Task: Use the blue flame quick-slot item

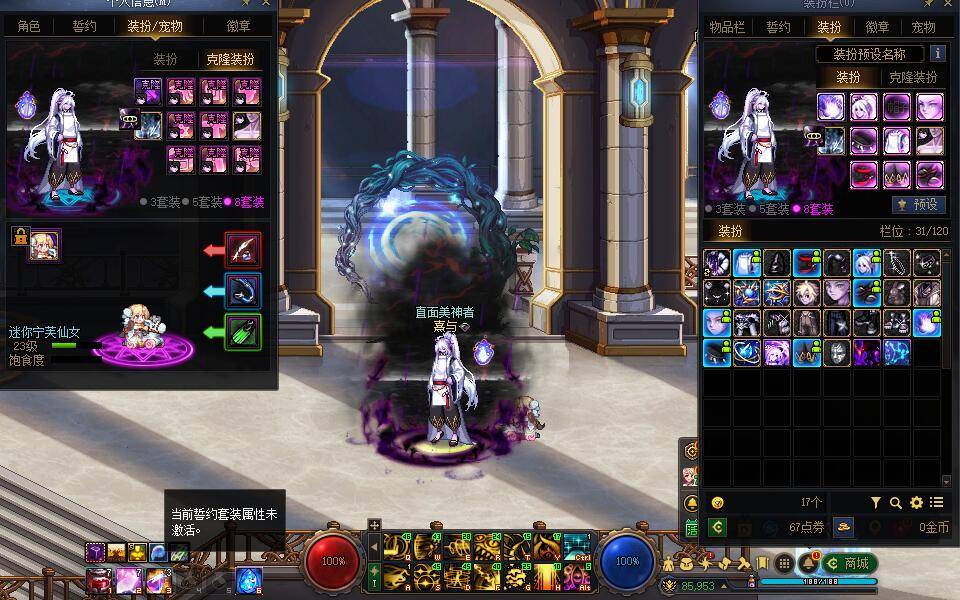Action: [x=248, y=580]
